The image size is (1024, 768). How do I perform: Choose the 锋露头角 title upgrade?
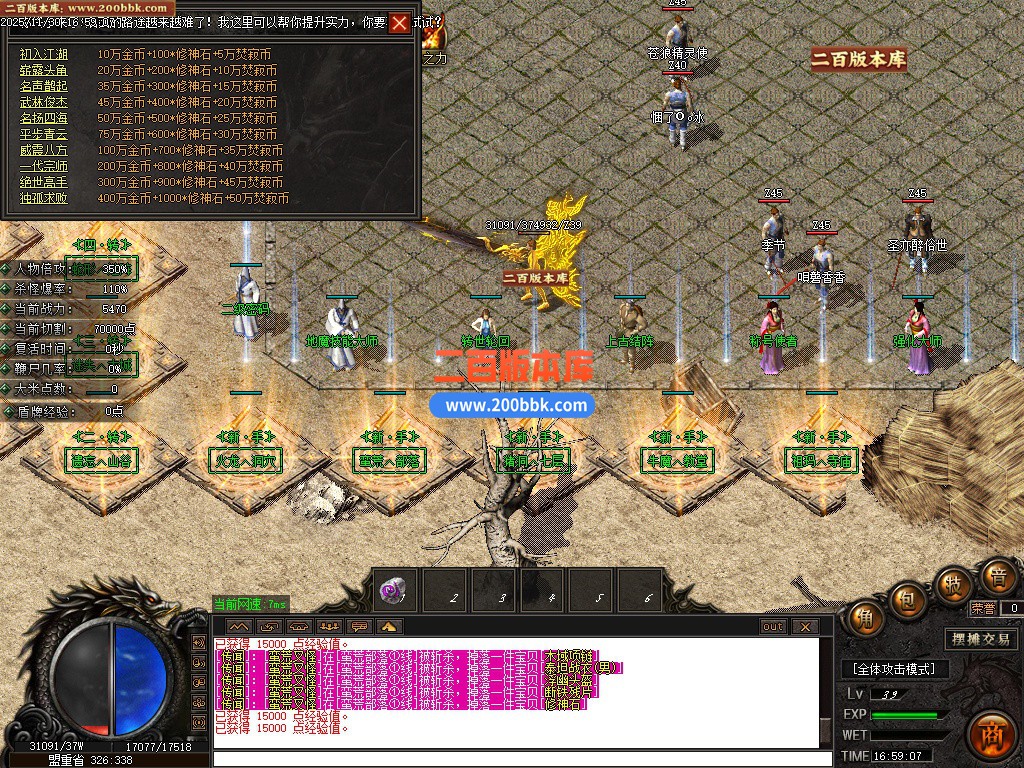click(x=44, y=70)
